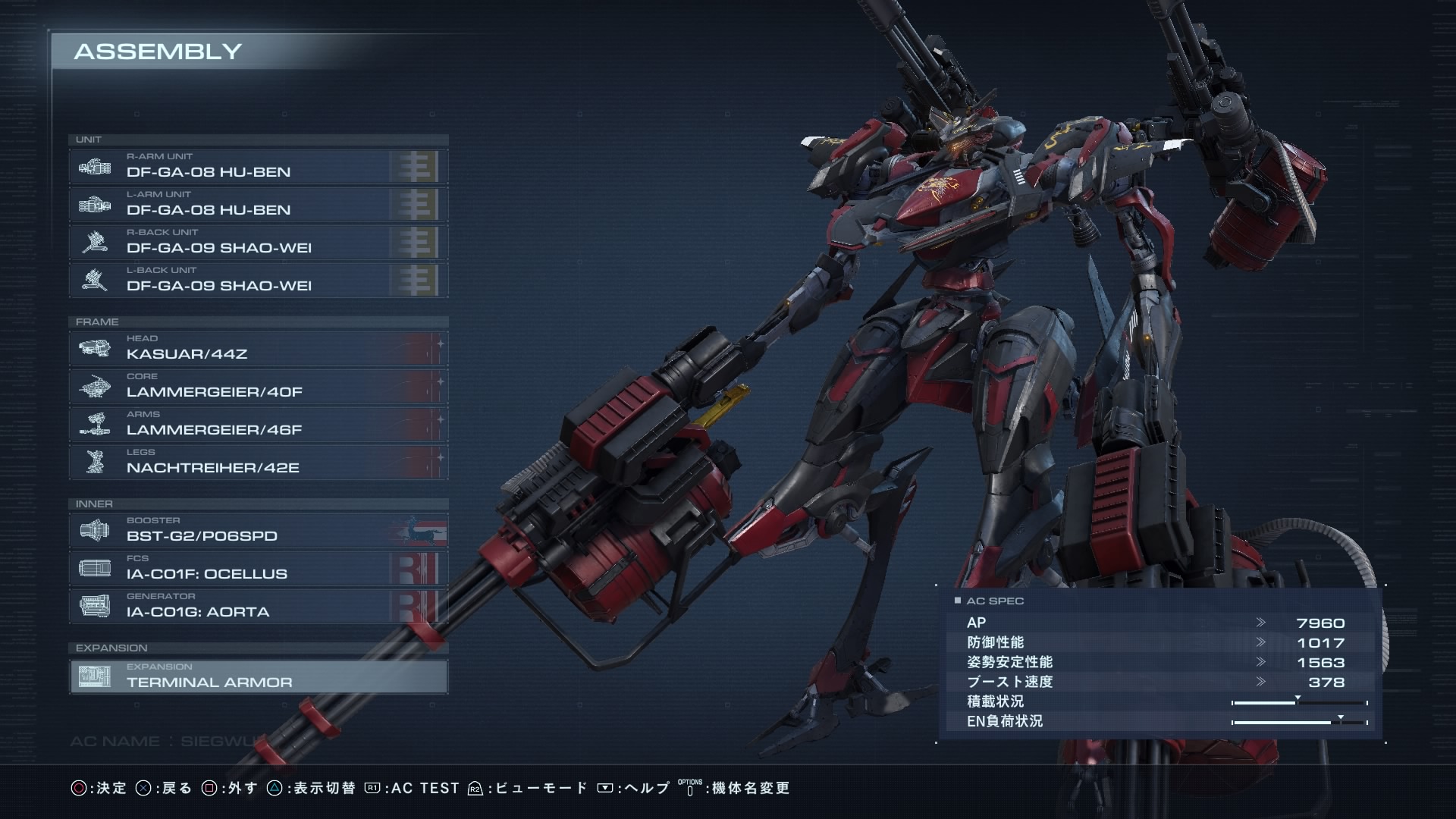Choose the GENERATOR IA-C01G: AORTA row
Image resolution: width=1456 pixels, height=819 pixels.
coord(258,606)
